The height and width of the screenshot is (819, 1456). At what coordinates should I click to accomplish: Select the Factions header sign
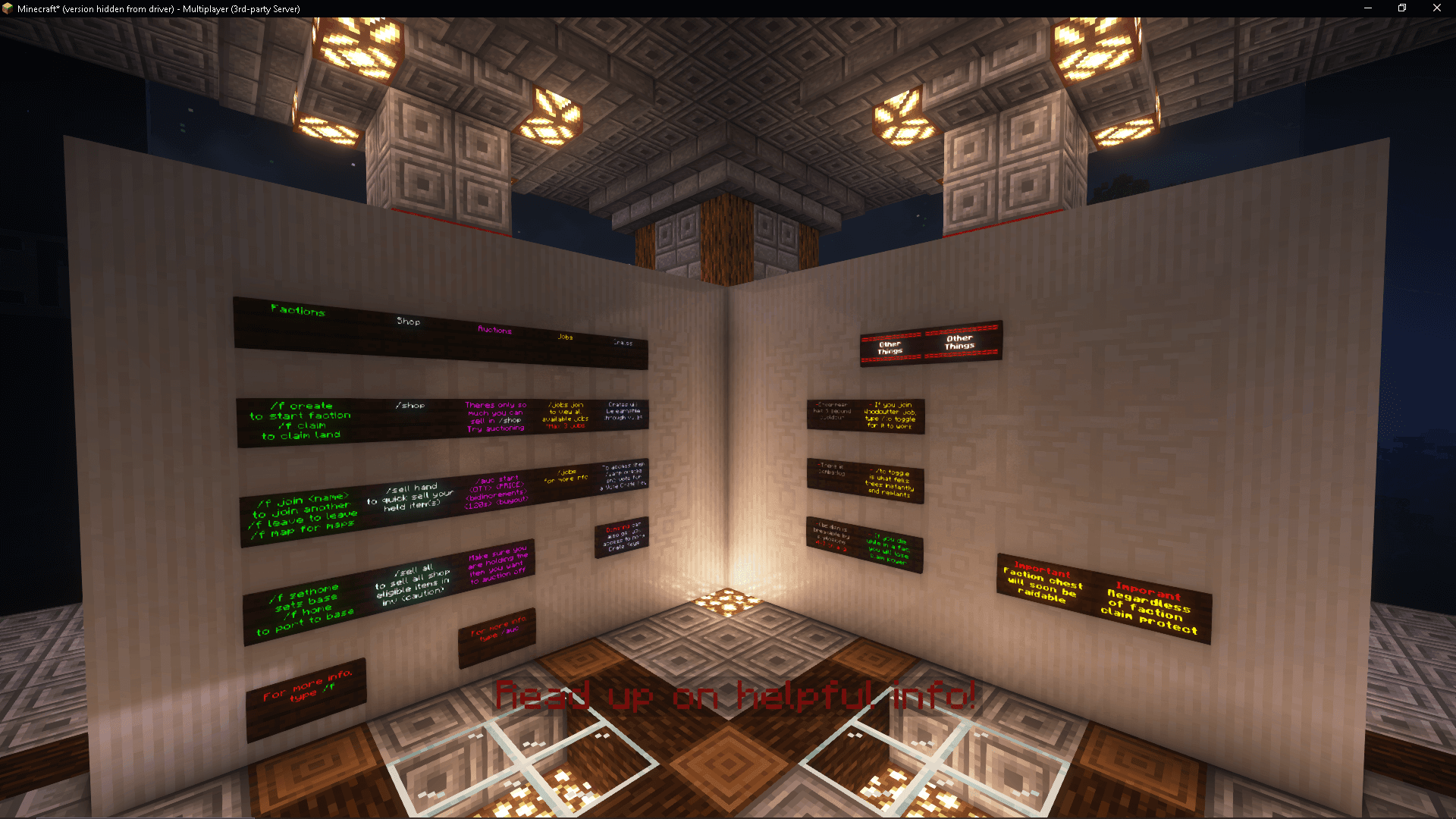pos(297,311)
